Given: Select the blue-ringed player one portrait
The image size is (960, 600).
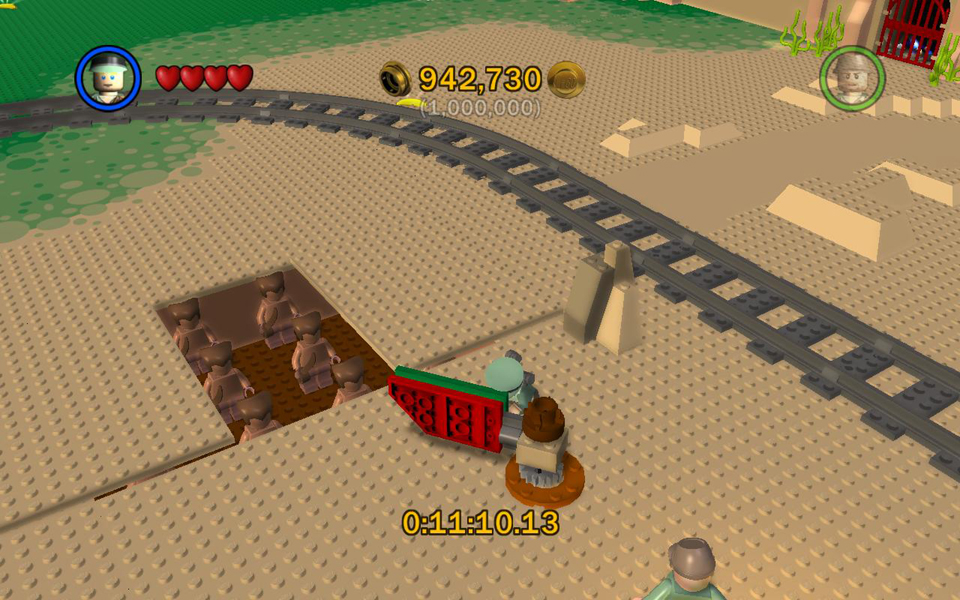Looking at the screenshot, I should pos(108,78).
